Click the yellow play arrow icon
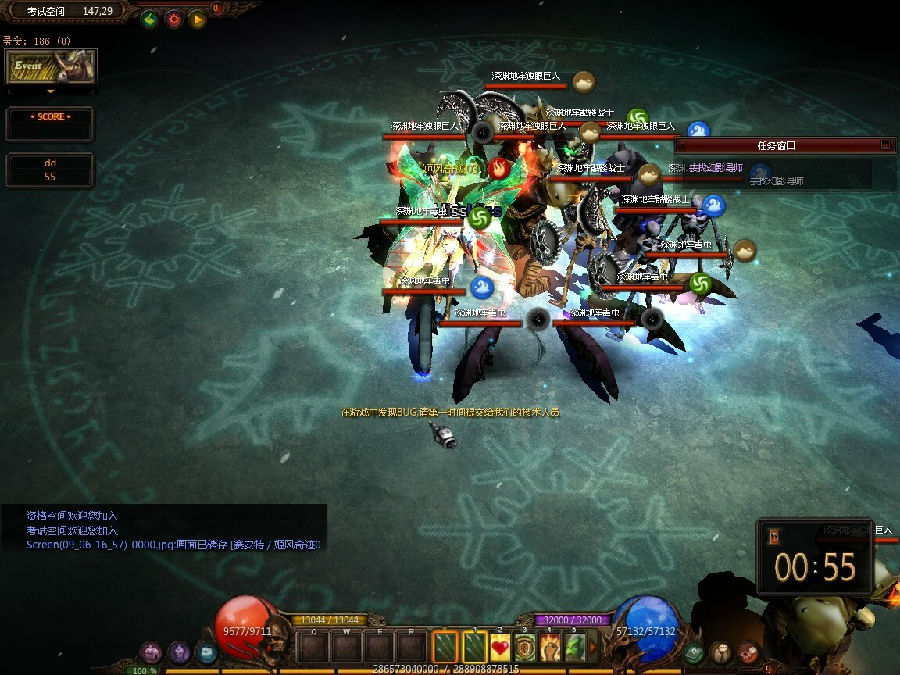The image size is (900, 675). coord(197,18)
